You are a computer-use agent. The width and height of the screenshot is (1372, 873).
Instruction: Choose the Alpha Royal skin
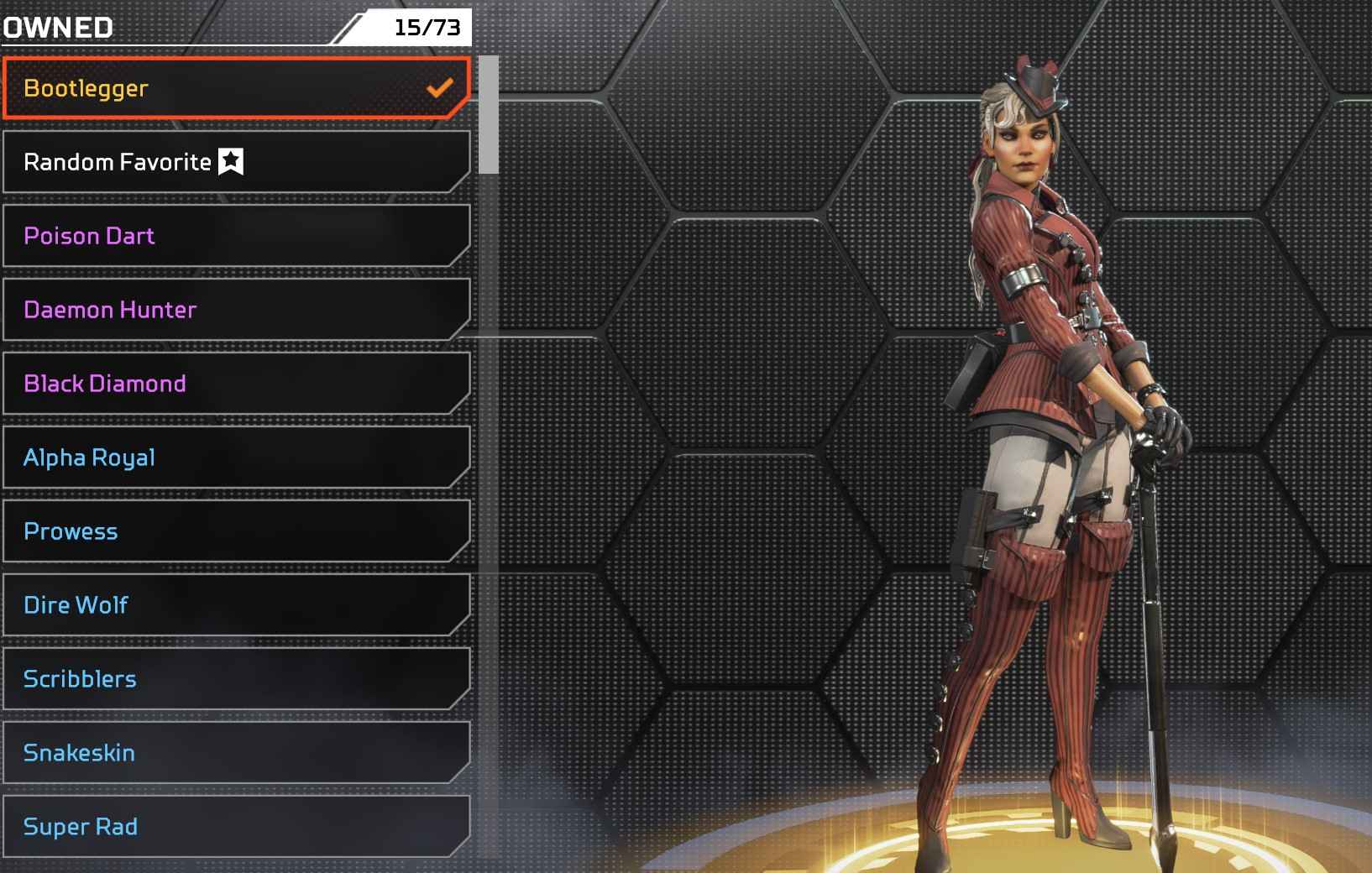coord(235,457)
